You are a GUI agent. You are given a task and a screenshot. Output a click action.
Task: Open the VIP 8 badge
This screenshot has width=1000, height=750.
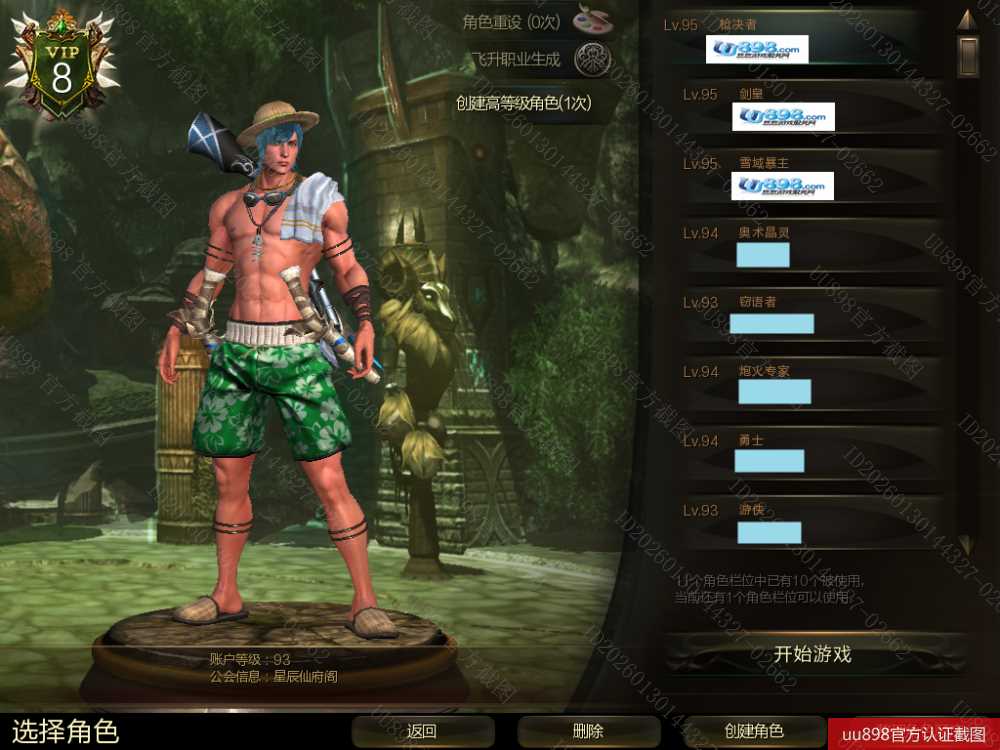(62, 65)
